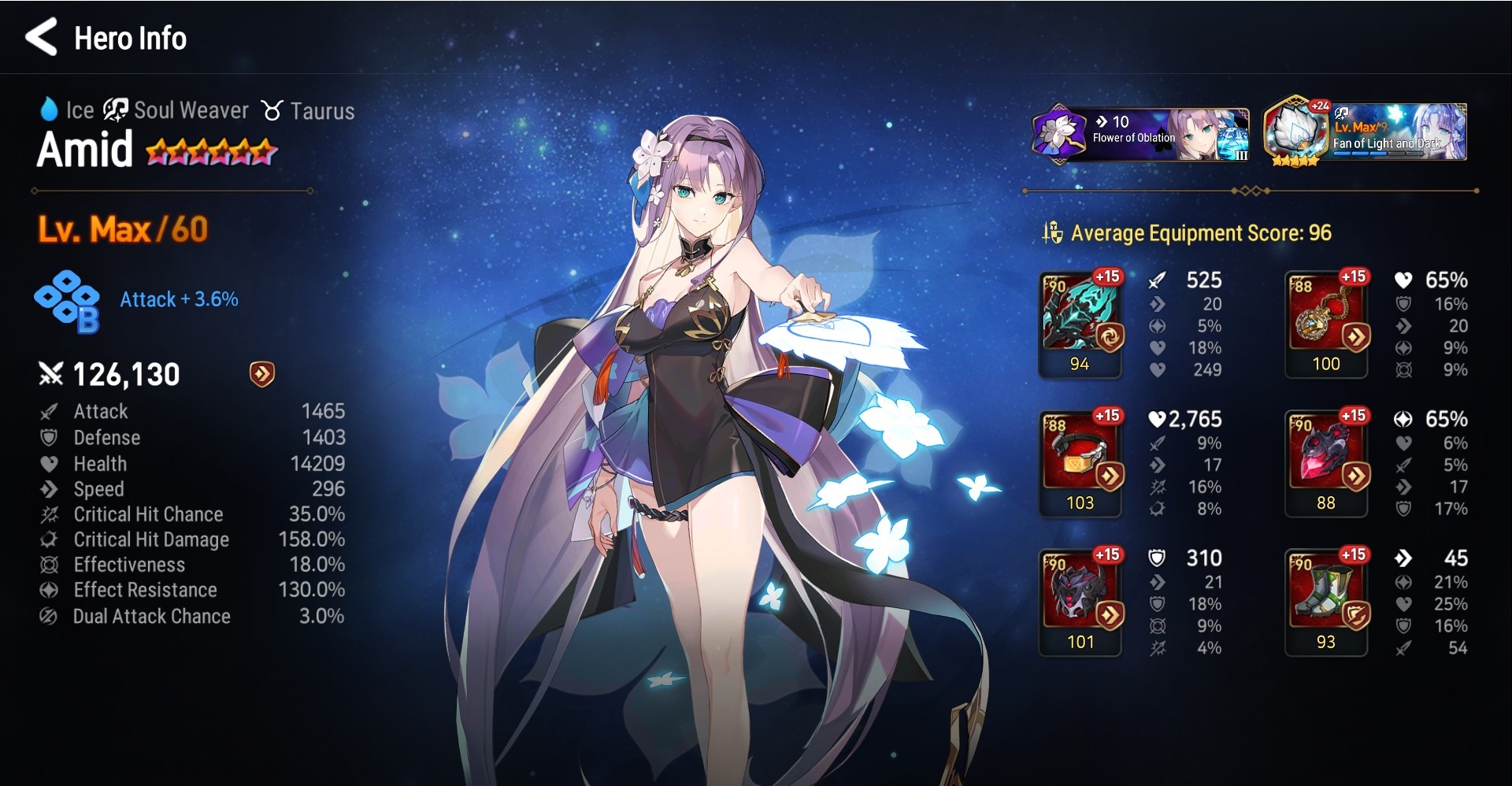
Task: Go back from Hero Info screen
Action: tap(42, 38)
